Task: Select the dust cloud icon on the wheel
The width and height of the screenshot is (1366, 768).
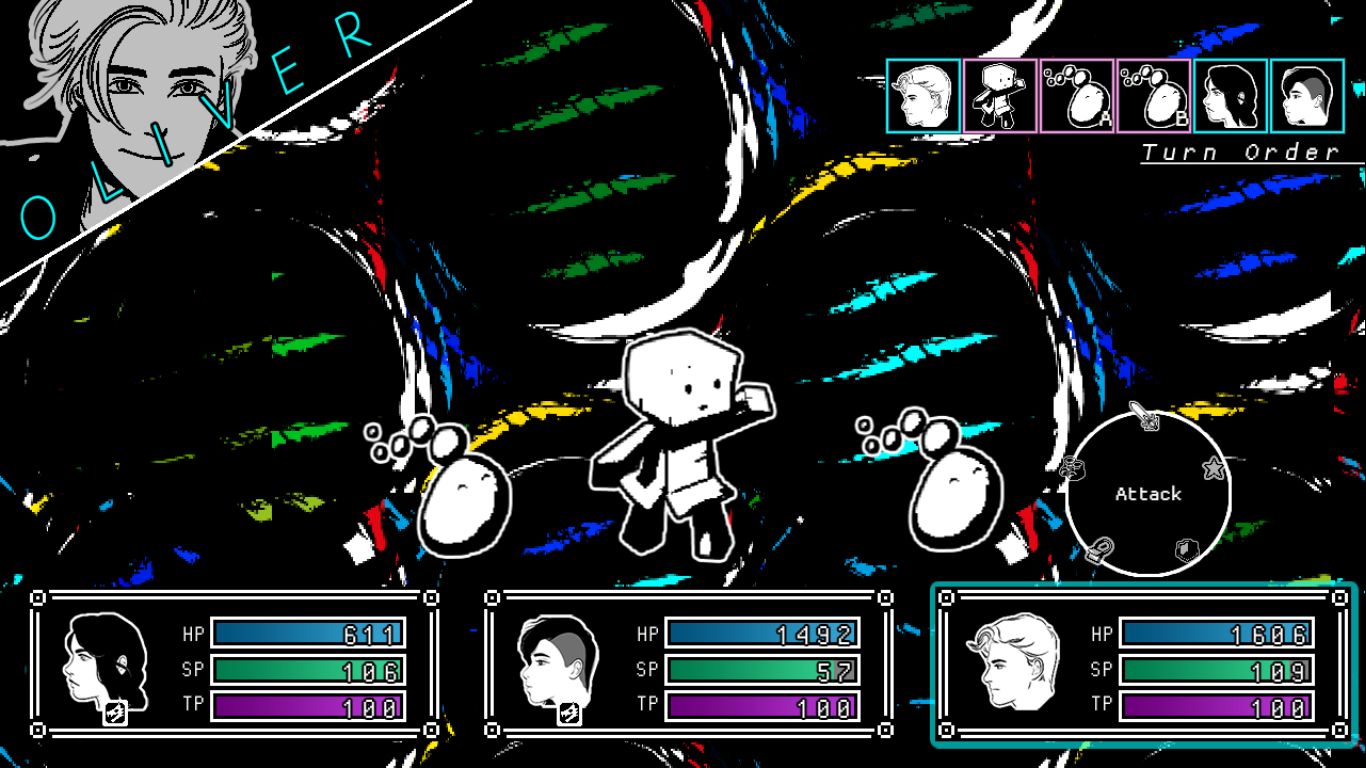Action: 1073,467
